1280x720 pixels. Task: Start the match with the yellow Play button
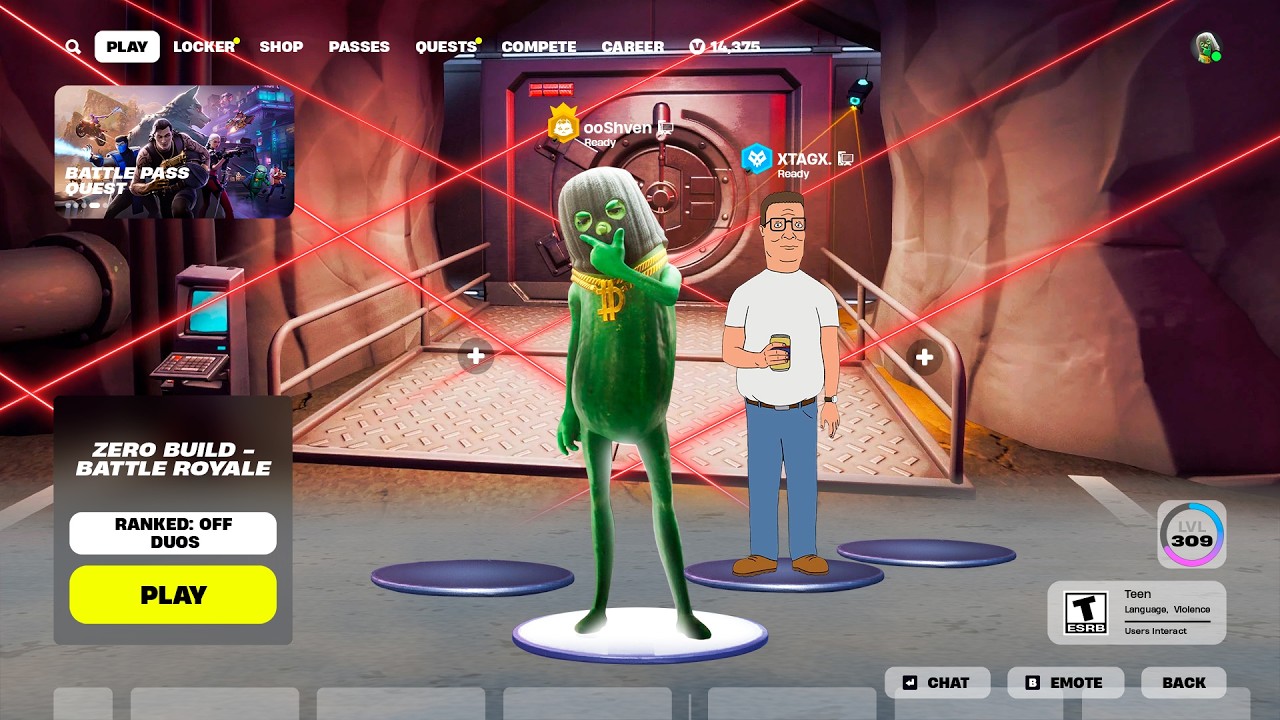(173, 595)
